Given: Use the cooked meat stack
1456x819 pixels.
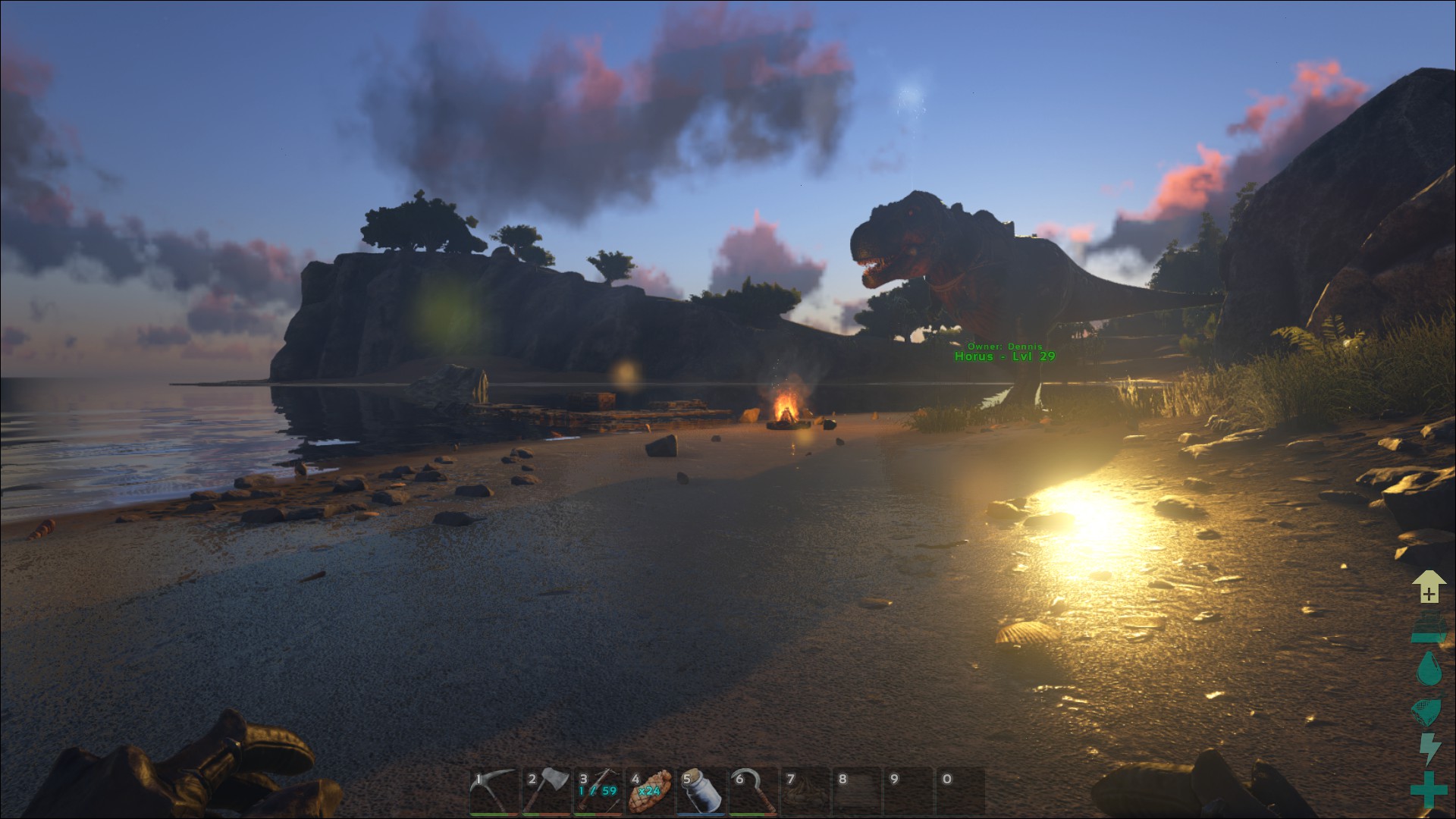Looking at the screenshot, I should (649, 791).
